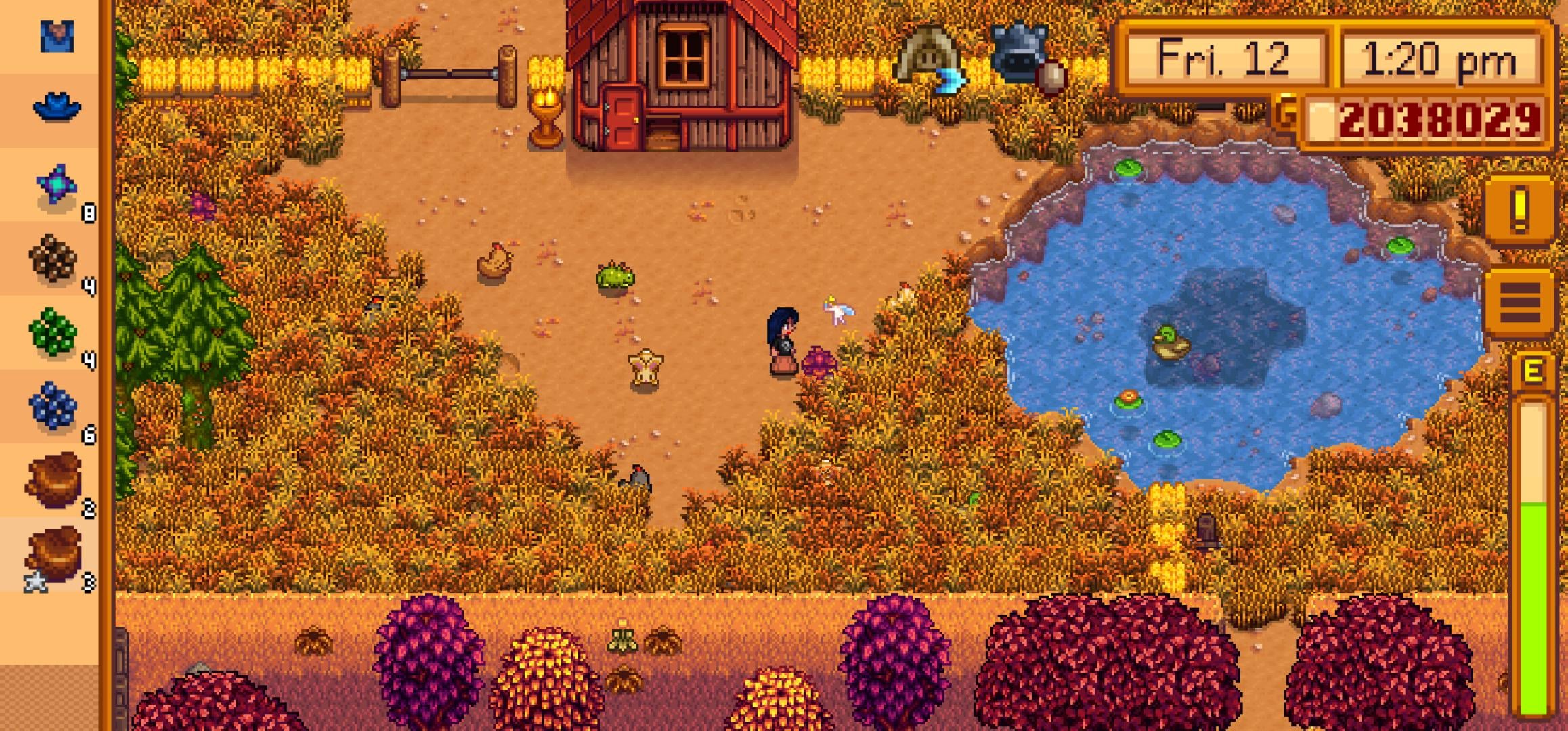Select the brown pine cone stack
The image size is (1568, 731).
(x=54, y=259)
